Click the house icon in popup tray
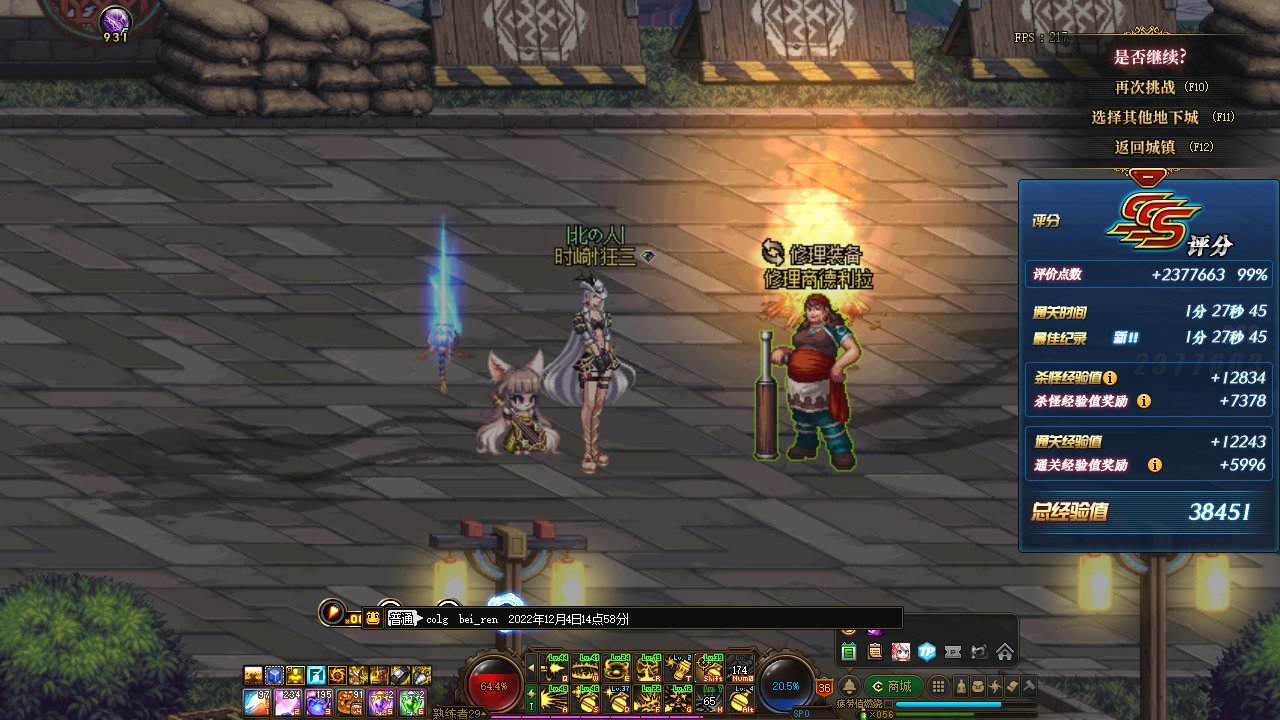 coord(1005,652)
